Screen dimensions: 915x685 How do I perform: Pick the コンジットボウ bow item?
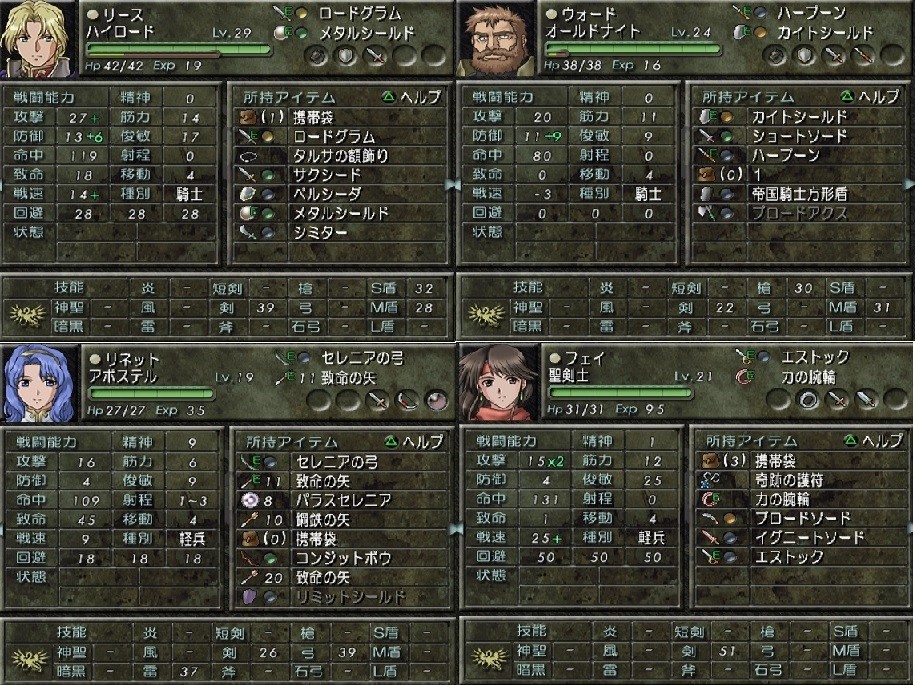click(340, 557)
